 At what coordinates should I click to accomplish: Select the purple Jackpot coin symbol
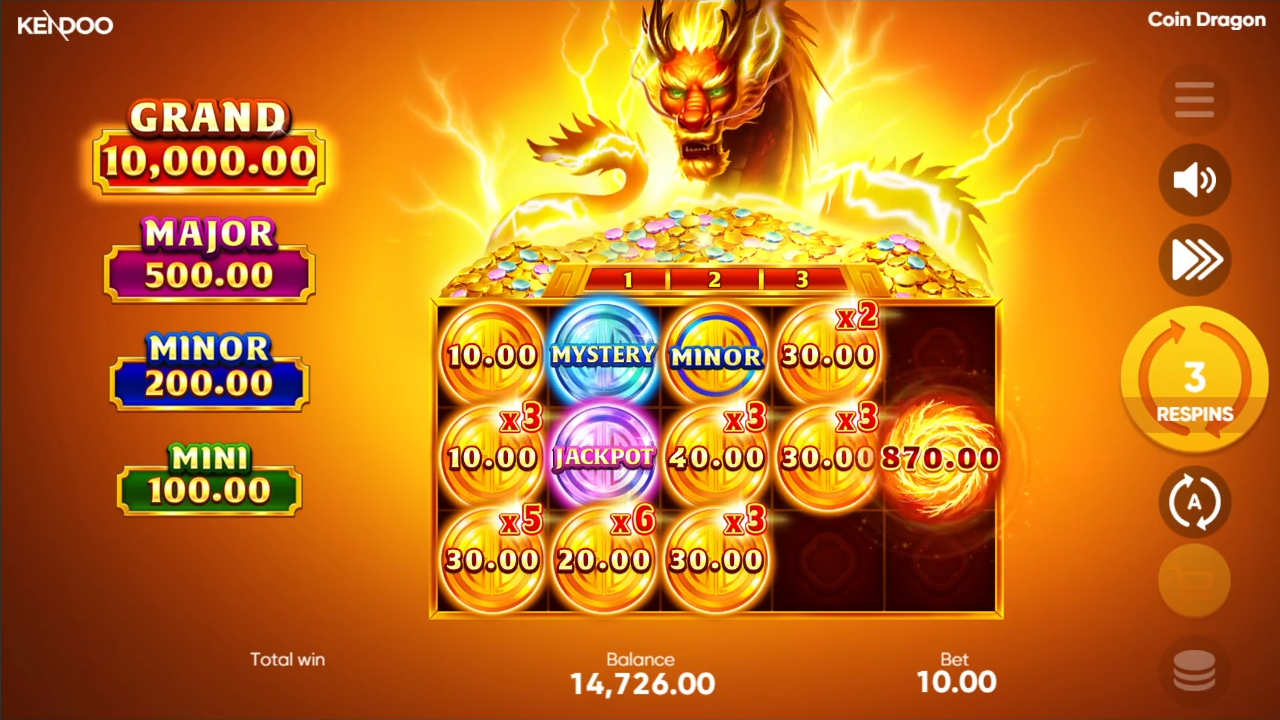[603, 458]
